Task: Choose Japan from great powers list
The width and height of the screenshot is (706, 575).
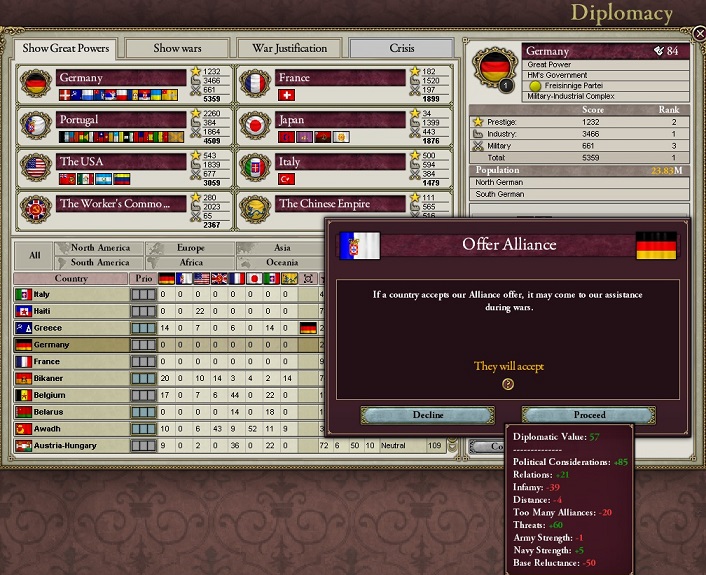Action: (340, 120)
